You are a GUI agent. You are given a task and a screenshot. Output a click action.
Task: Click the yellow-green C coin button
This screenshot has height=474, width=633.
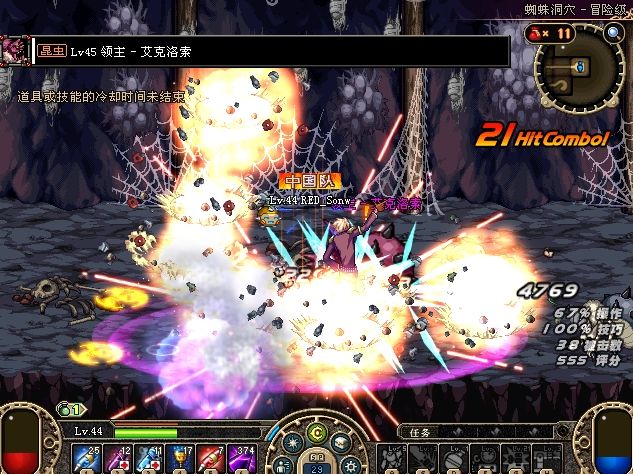click(x=317, y=433)
